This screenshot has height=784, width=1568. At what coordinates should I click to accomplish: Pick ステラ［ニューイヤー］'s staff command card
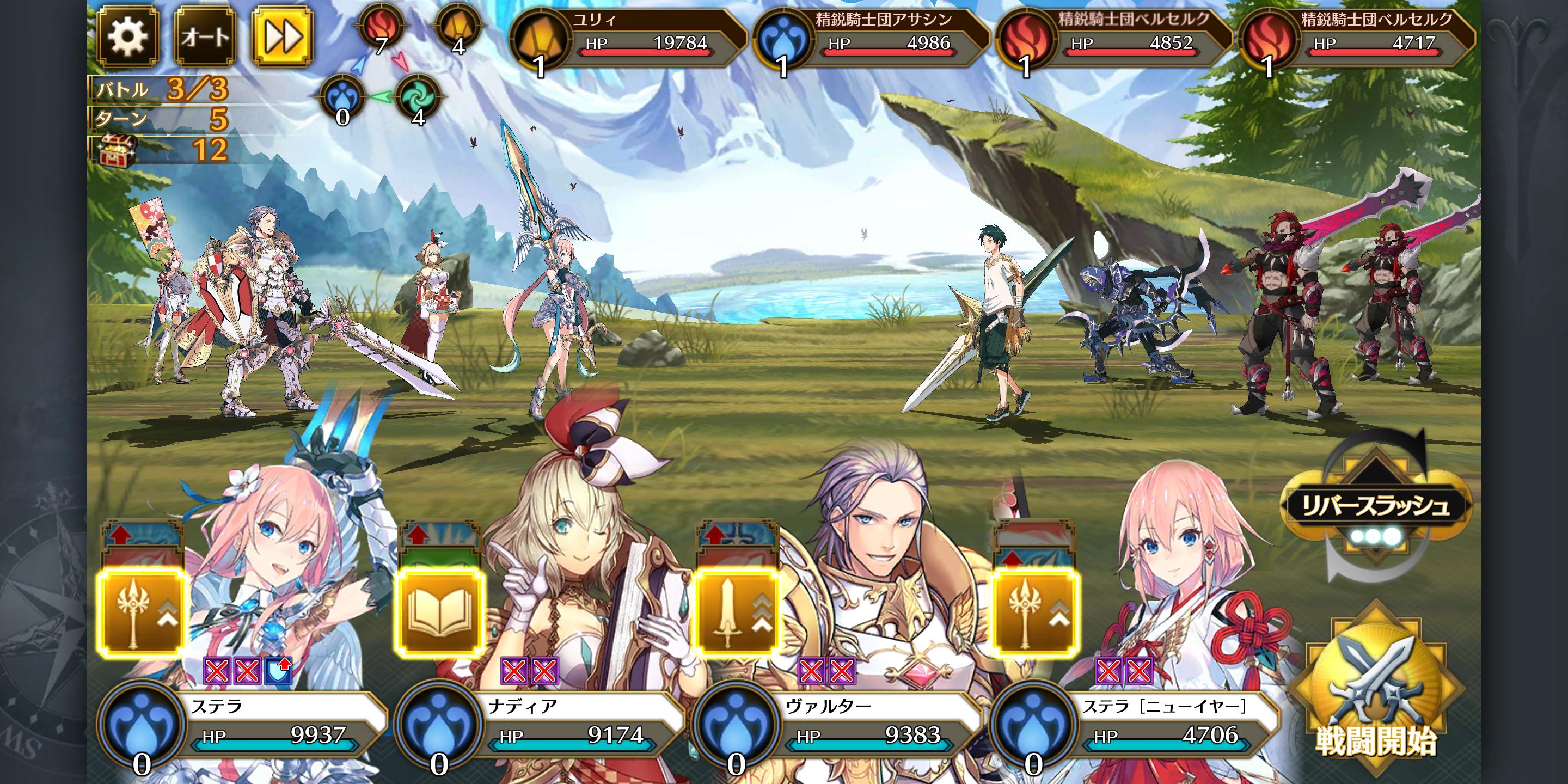[x=1034, y=612]
